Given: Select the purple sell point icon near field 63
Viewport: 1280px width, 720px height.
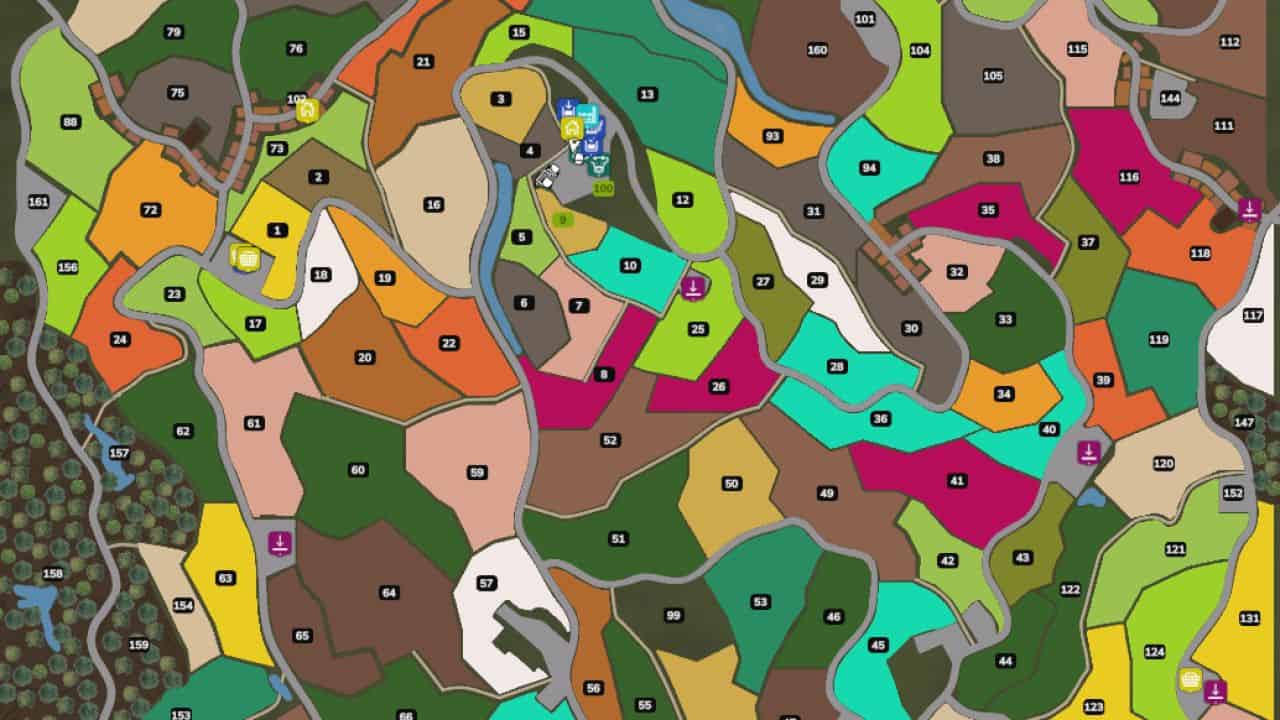Looking at the screenshot, I should pos(279,541).
